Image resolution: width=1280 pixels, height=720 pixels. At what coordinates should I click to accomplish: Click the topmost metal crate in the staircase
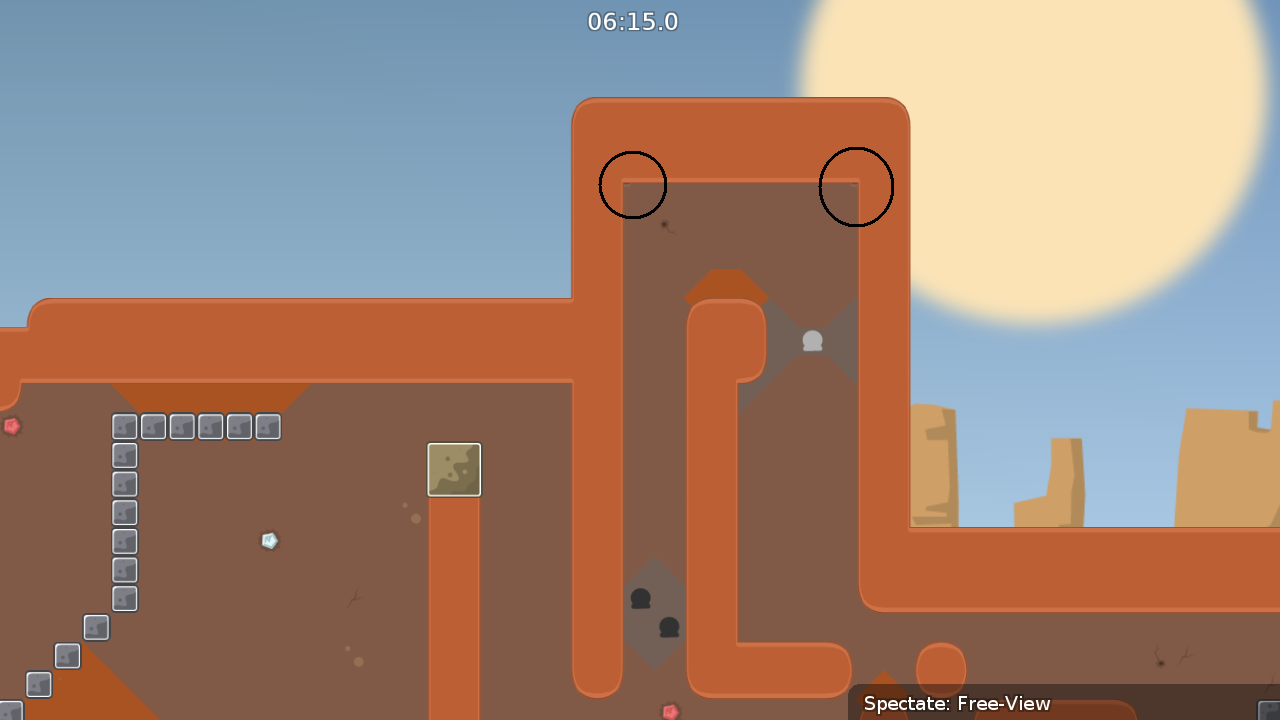[x=124, y=426]
